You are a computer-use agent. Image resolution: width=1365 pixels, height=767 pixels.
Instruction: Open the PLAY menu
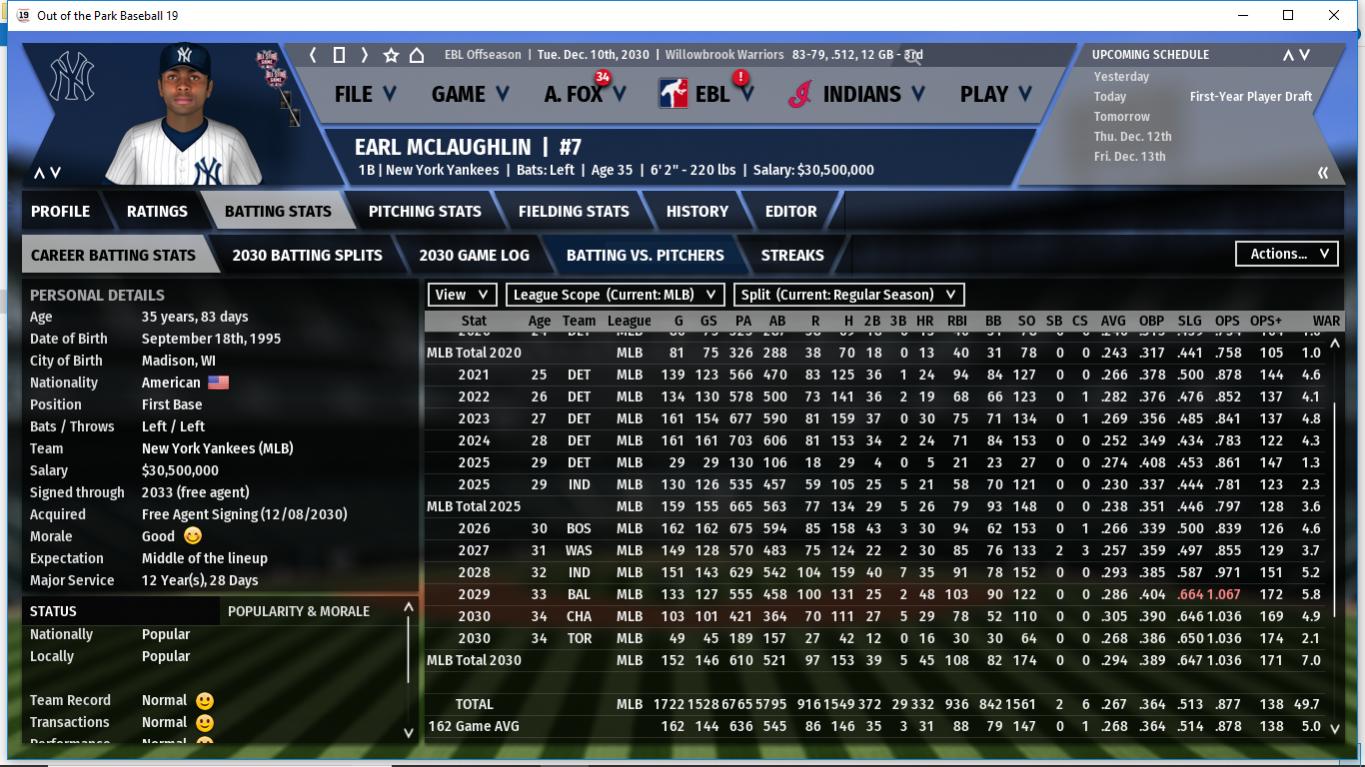tap(995, 94)
